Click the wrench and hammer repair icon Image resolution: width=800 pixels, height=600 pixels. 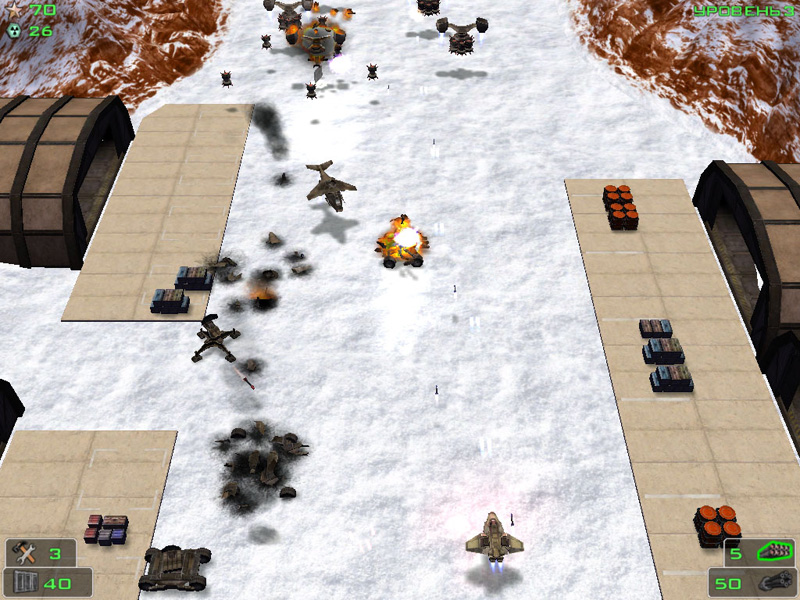[22, 553]
